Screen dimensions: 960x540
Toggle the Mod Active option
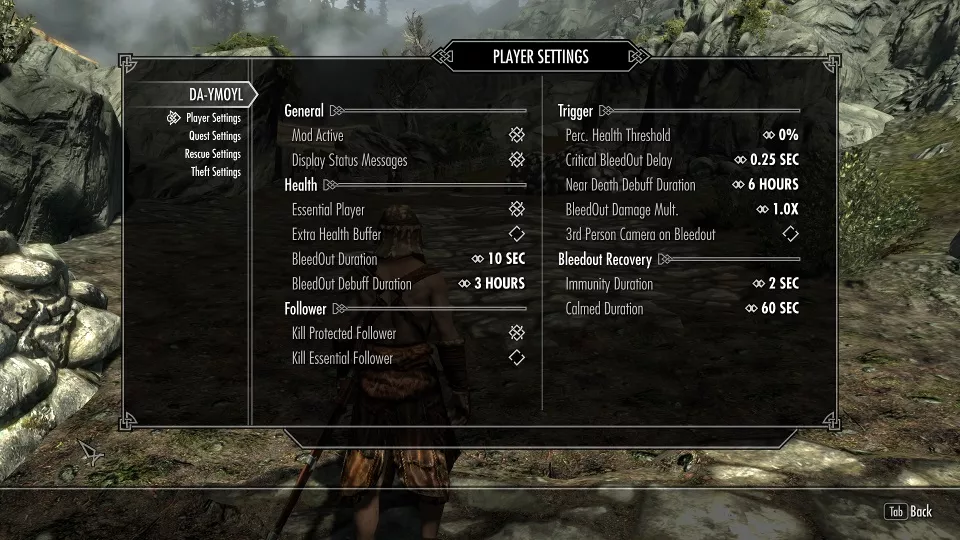point(516,135)
